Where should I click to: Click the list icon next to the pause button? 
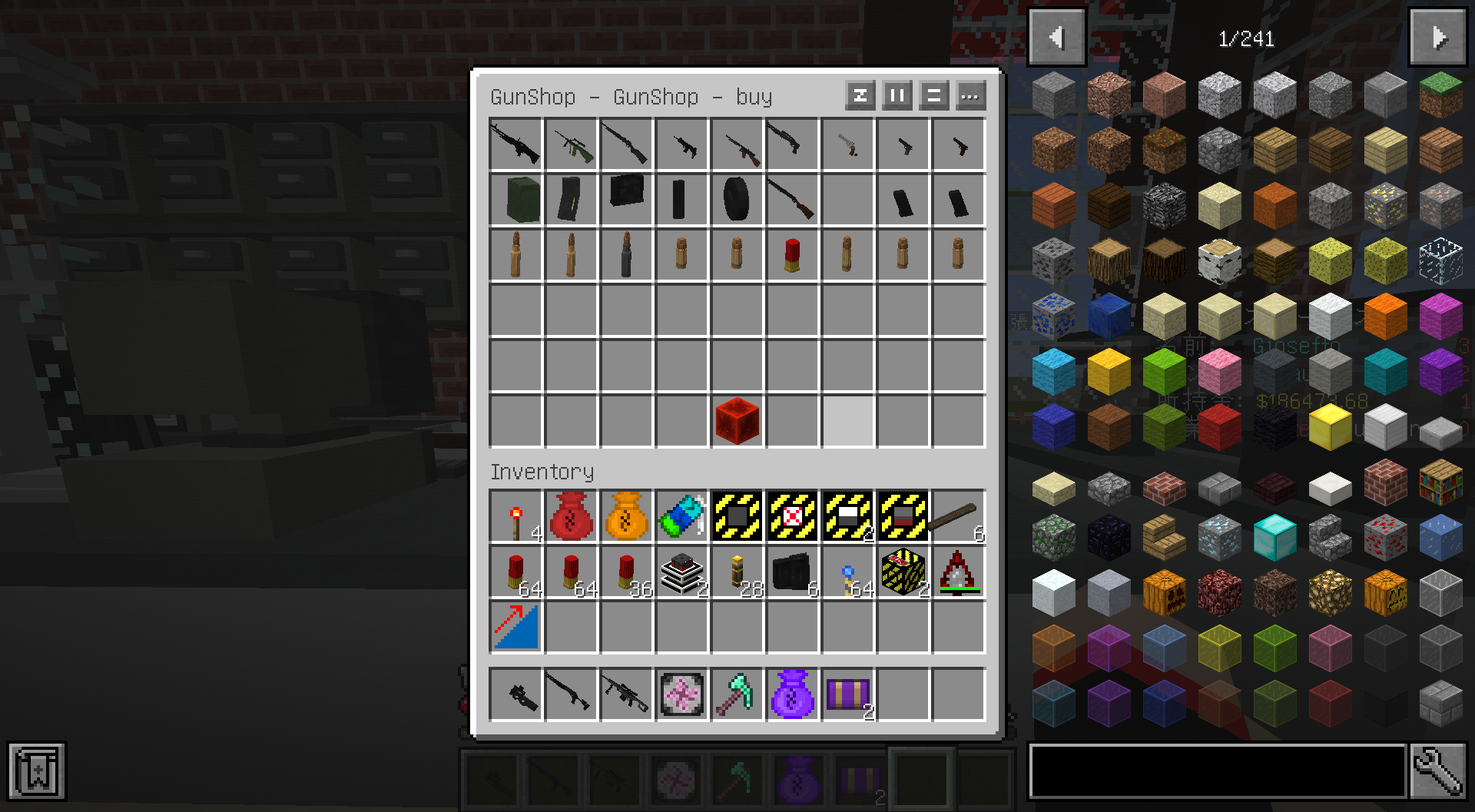(x=933, y=96)
